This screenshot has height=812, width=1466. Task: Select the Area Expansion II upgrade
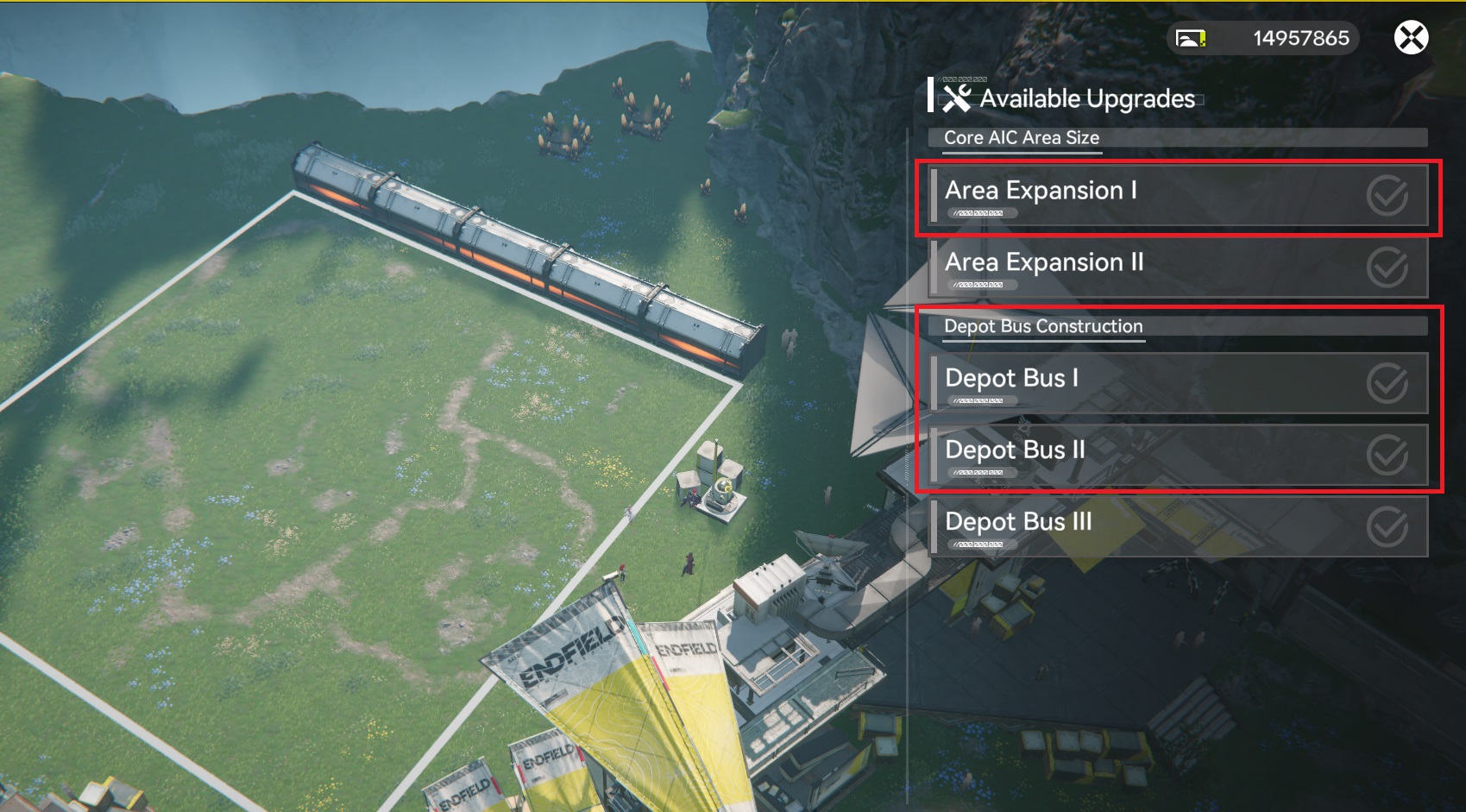[1179, 268]
